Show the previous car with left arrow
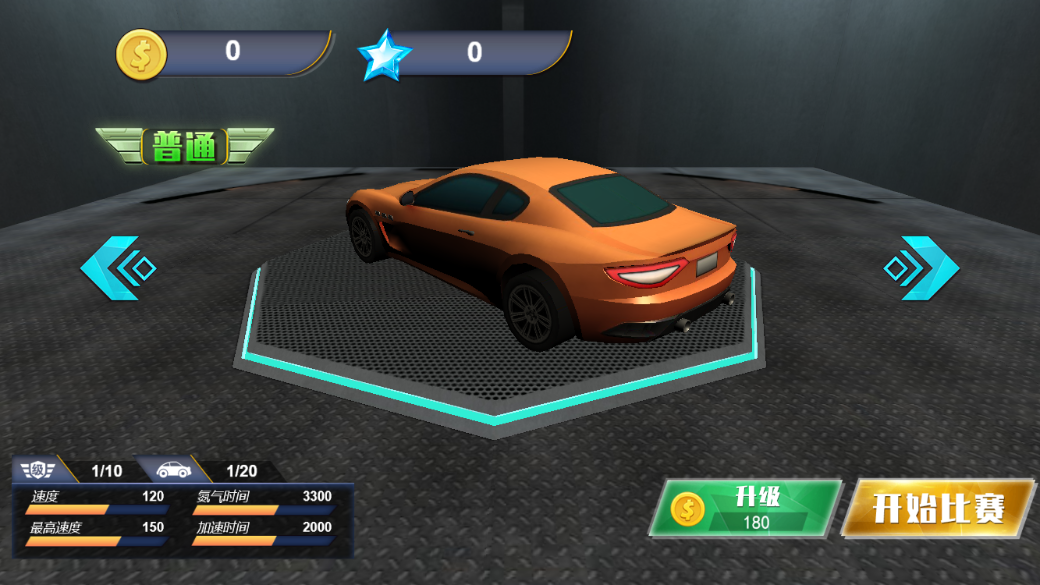1040x585 pixels. [x=118, y=268]
